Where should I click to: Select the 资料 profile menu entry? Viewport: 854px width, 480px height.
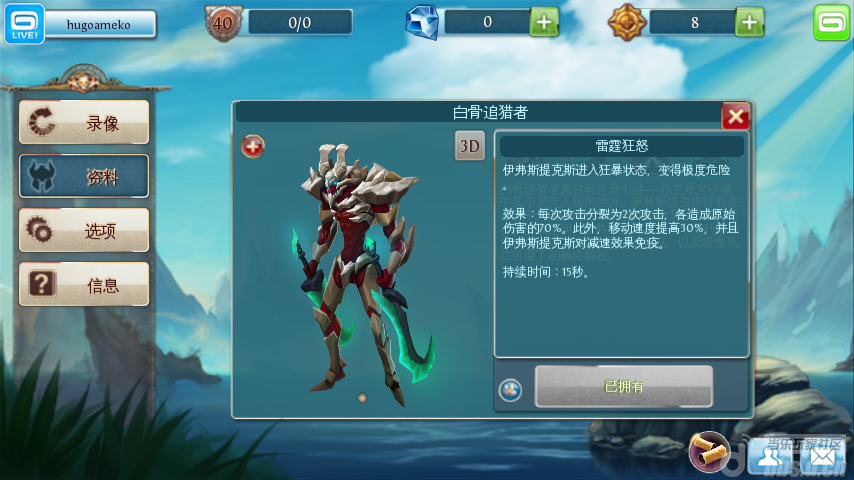(x=84, y=176)
